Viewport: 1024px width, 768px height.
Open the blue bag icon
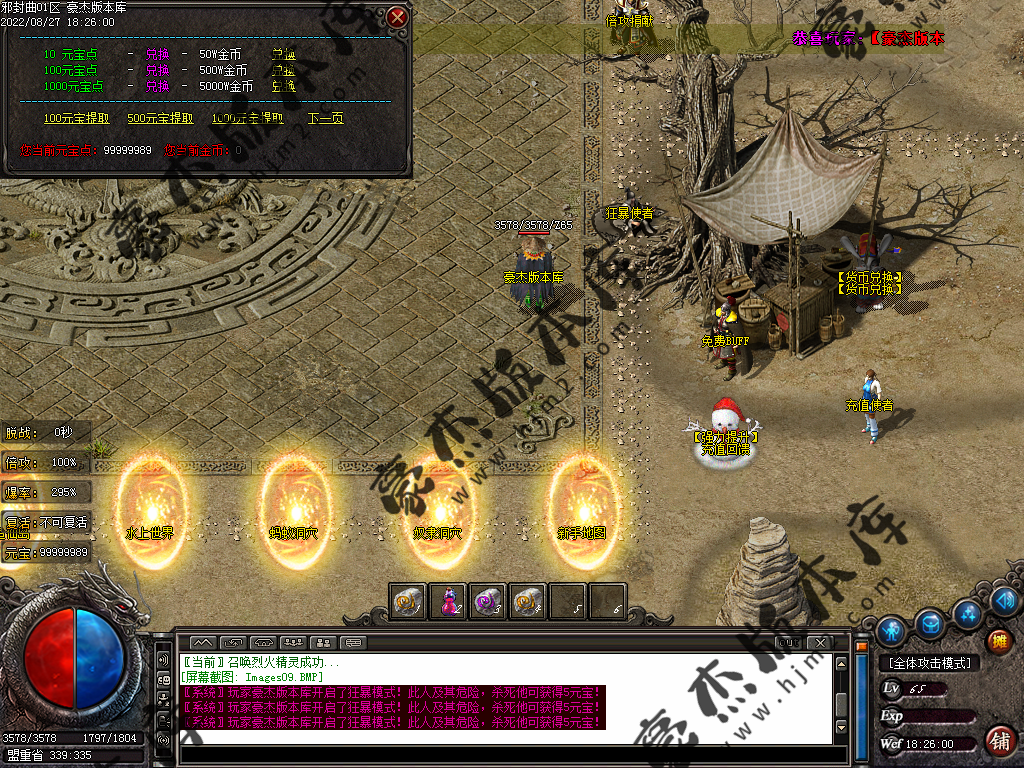[x=931, y=623]
